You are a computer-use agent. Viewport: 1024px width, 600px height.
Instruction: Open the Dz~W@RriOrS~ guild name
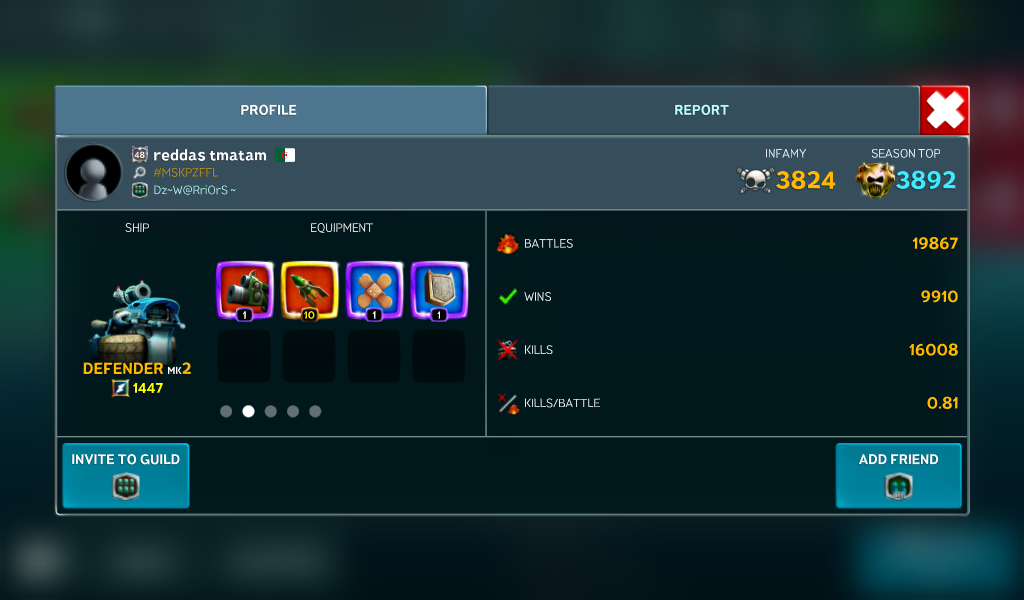[x=194, y=190]
